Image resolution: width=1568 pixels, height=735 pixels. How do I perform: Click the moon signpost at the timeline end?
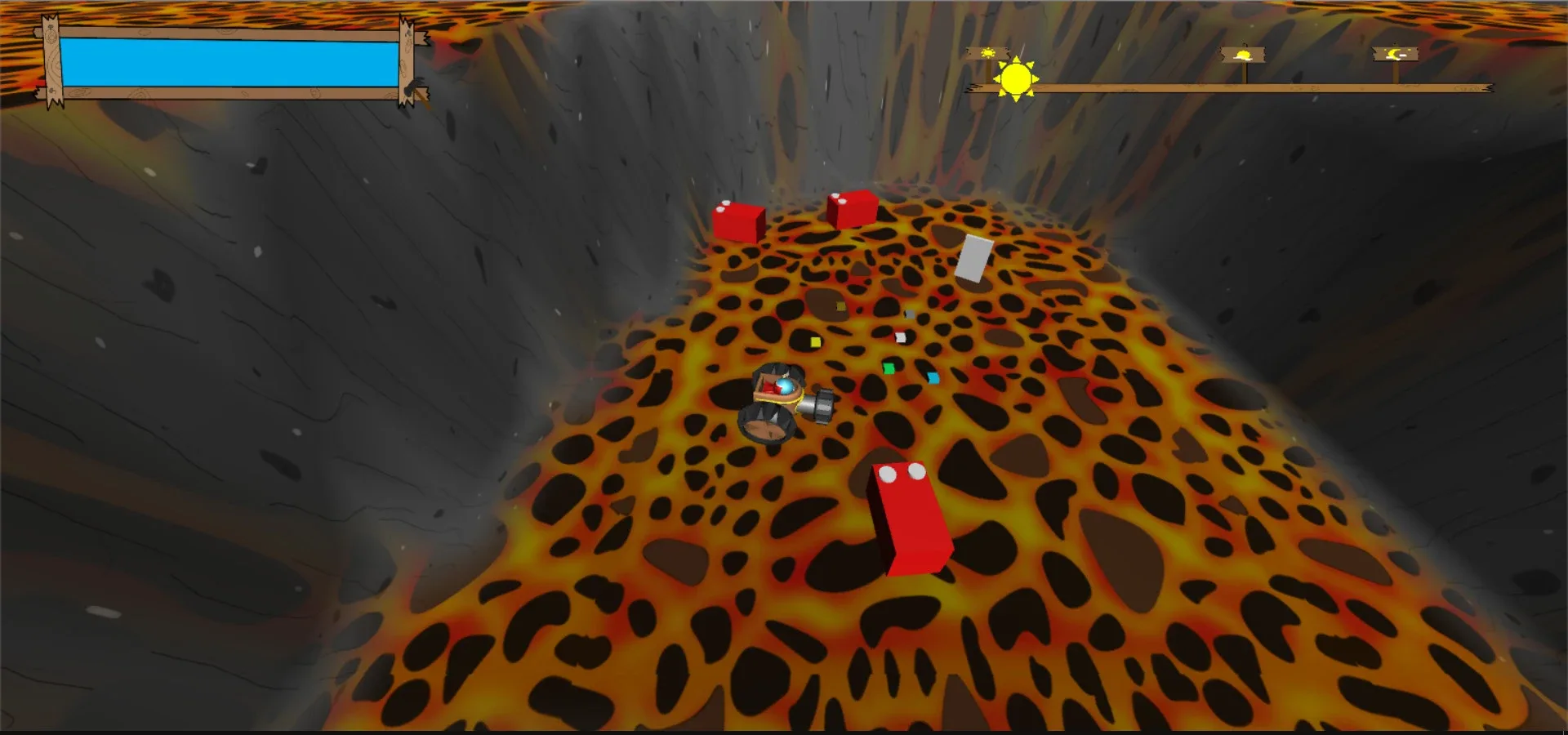pos(1395,55)
